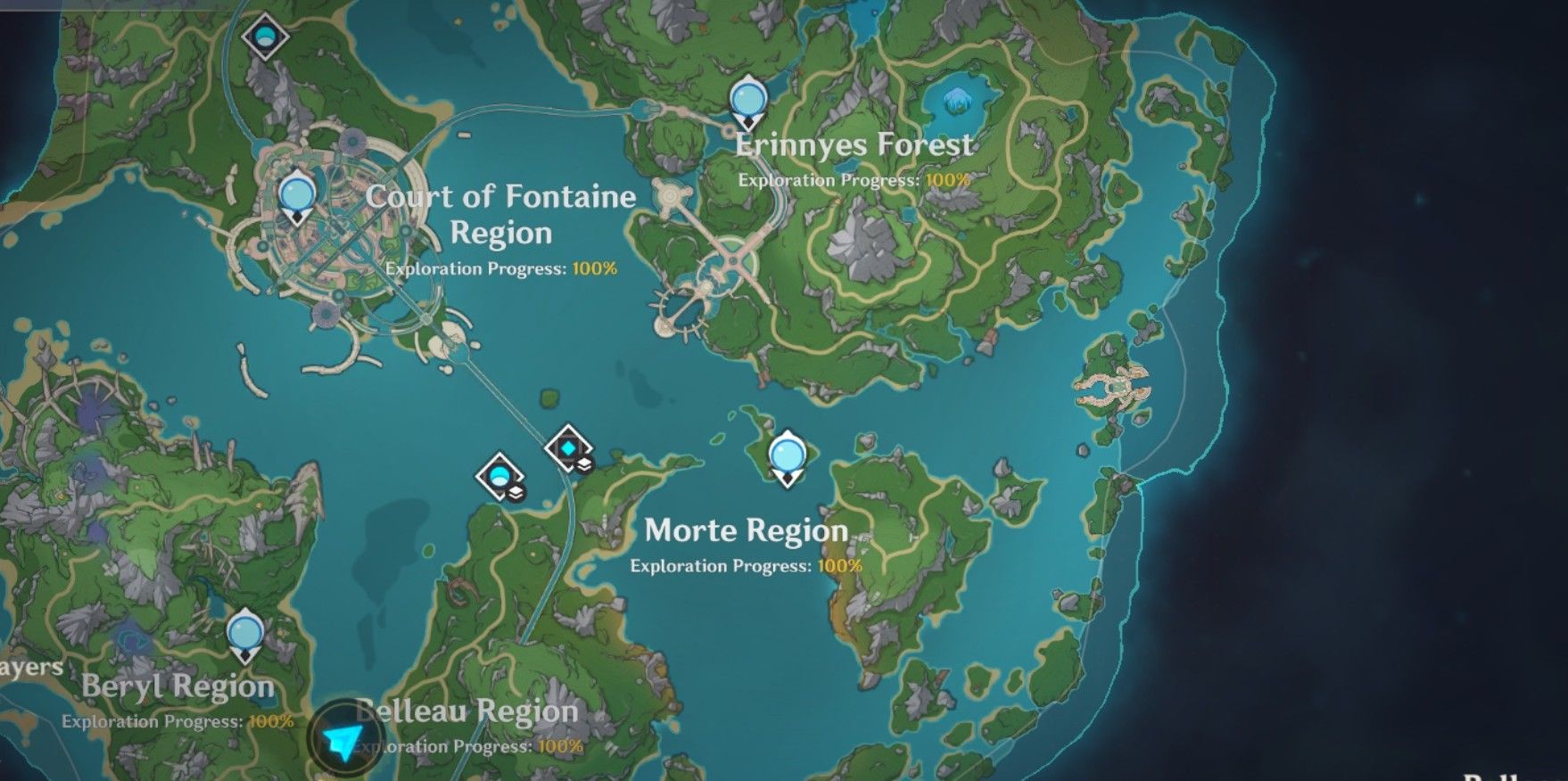
Task: Select the Belleau Region label
Action: (466, 712)
